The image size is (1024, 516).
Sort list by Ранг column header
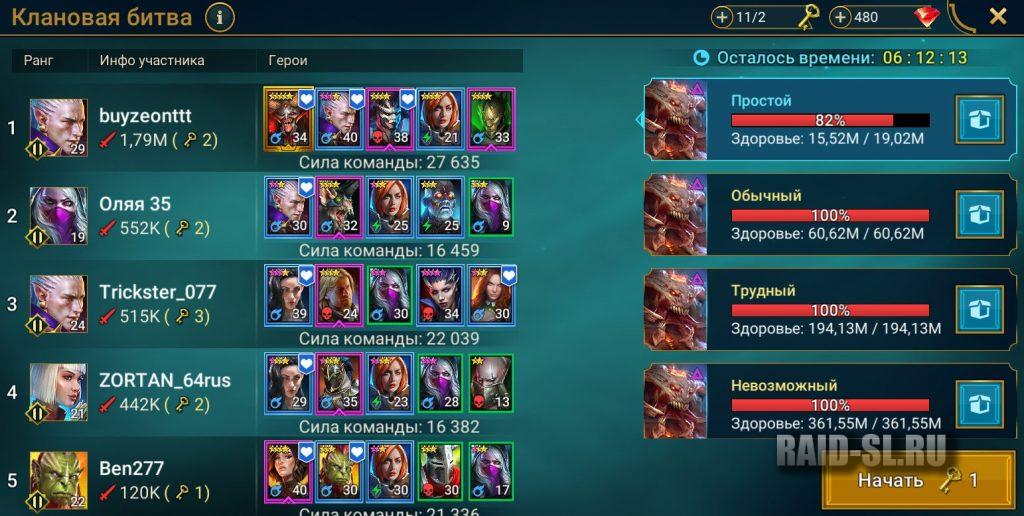click(38, 61)
